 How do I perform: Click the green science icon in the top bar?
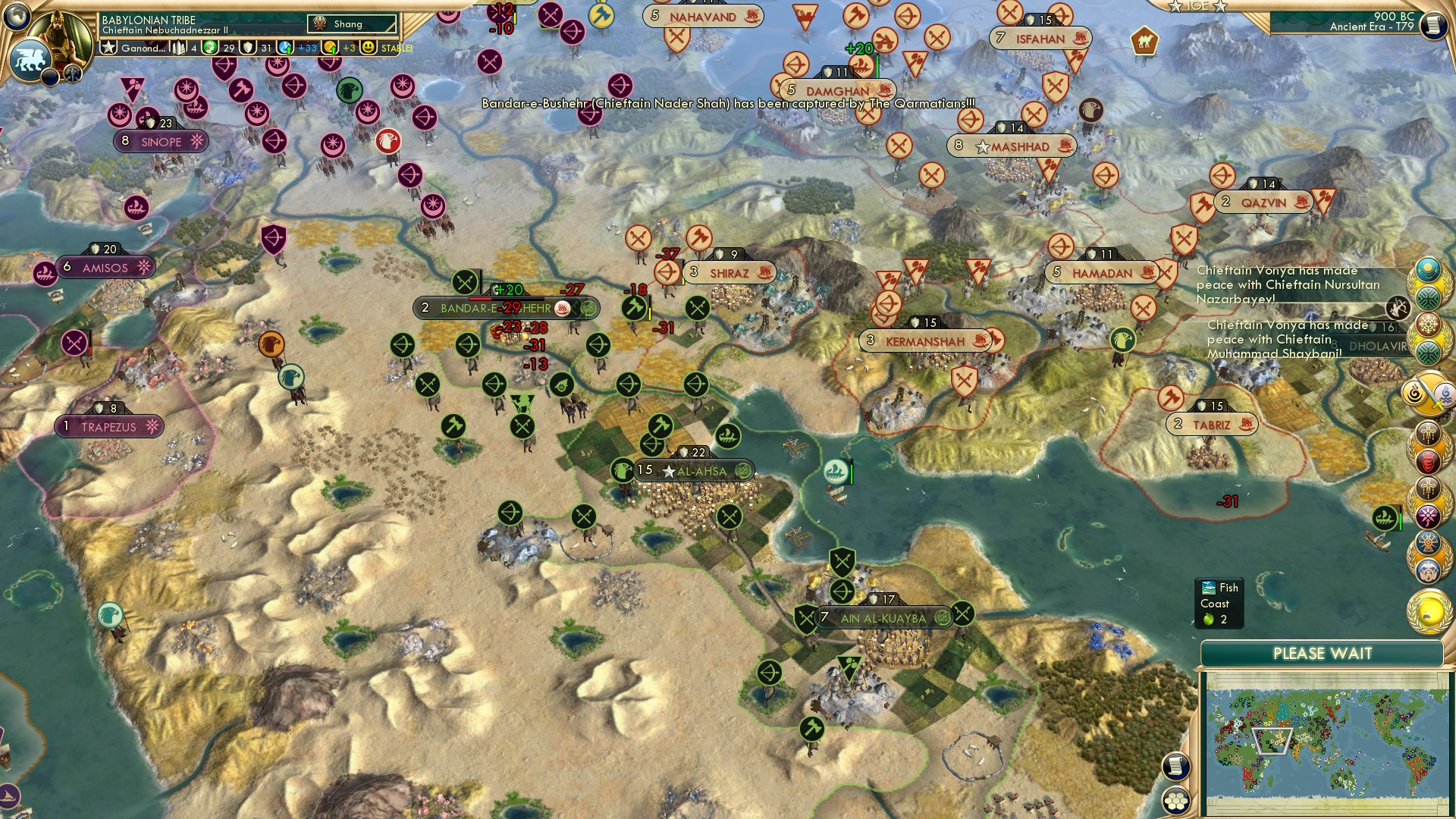tap(212, 47)
